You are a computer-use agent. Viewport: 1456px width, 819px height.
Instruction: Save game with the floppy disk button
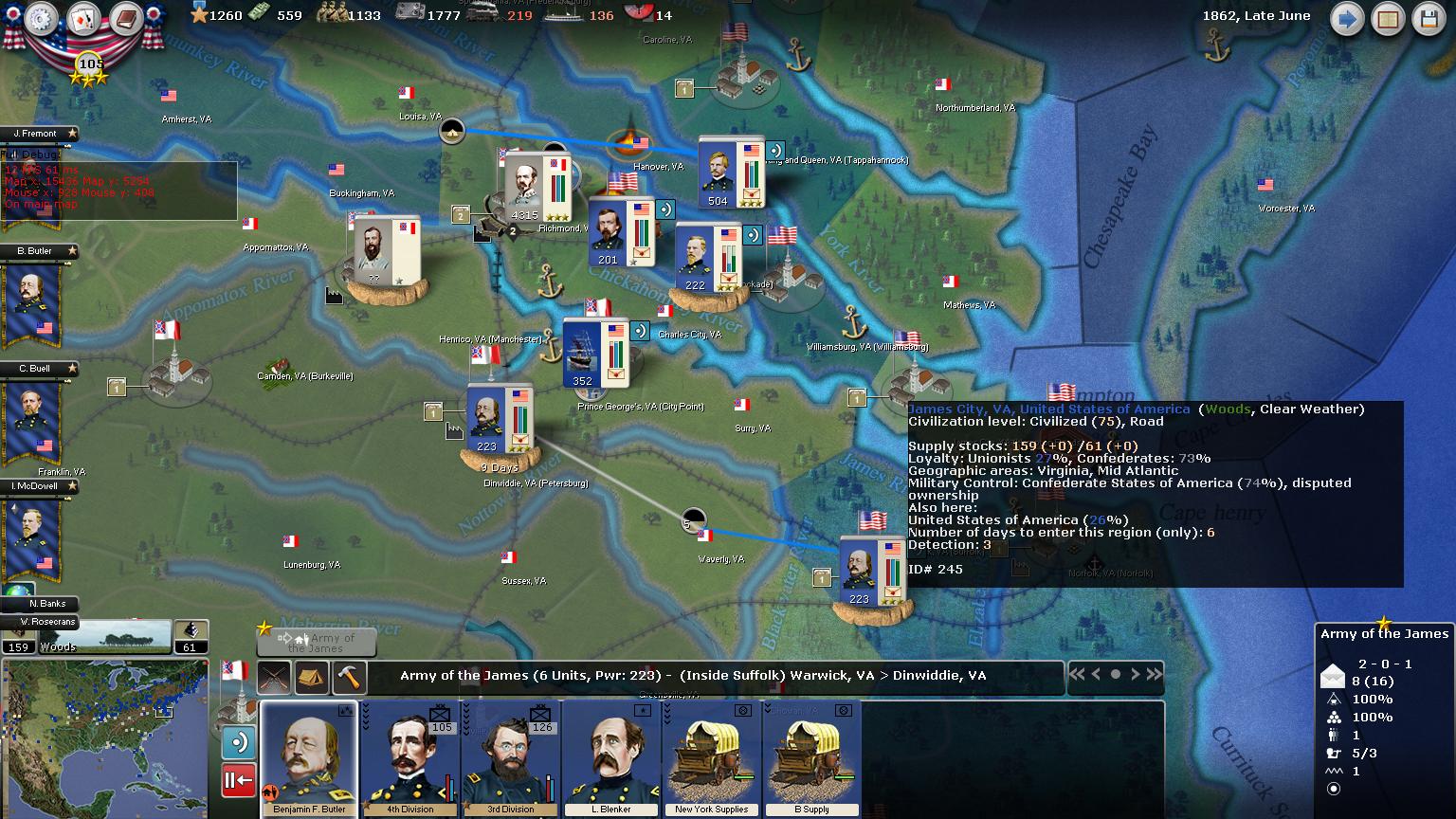pos(1429,19)
